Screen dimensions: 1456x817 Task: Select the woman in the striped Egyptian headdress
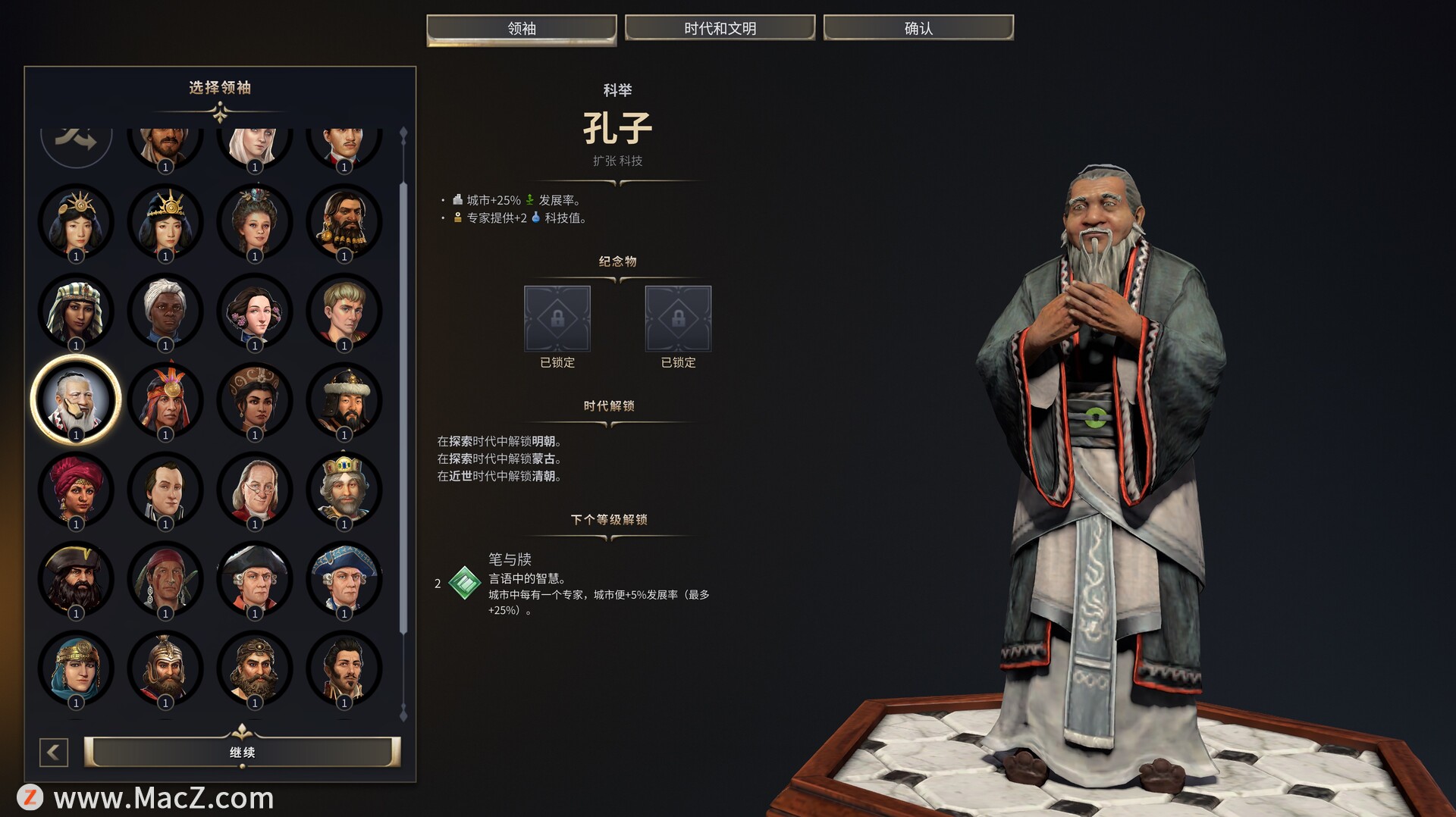point(76,311)
